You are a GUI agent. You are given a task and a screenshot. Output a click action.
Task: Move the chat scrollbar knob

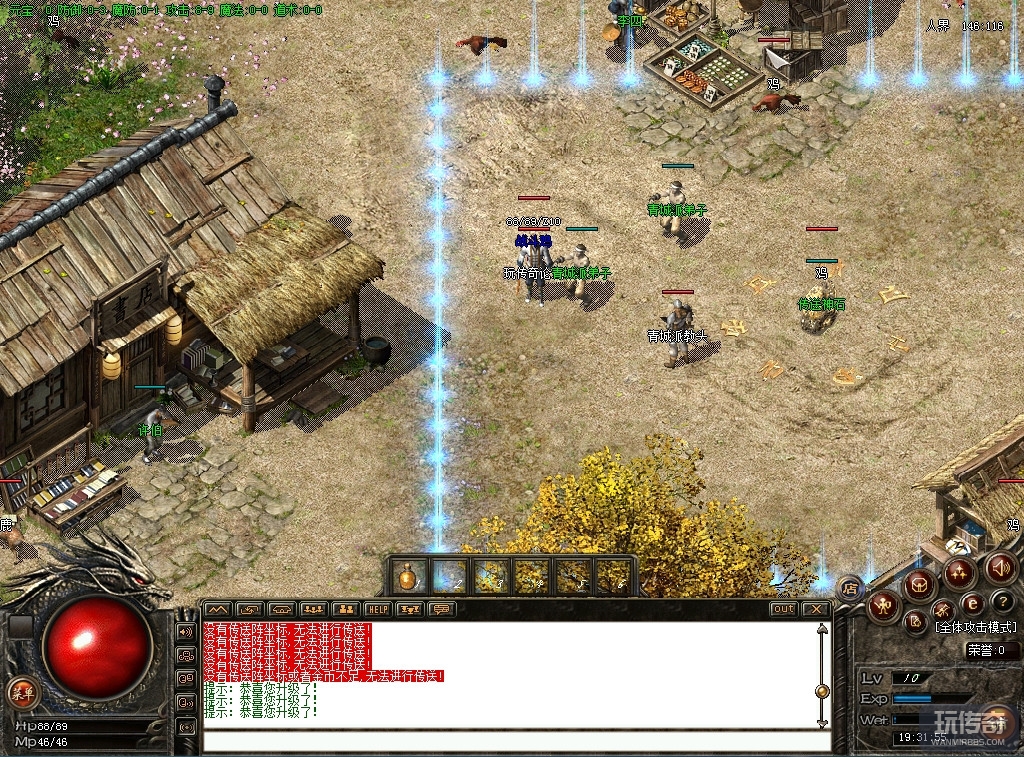click(x=822, y=691)
